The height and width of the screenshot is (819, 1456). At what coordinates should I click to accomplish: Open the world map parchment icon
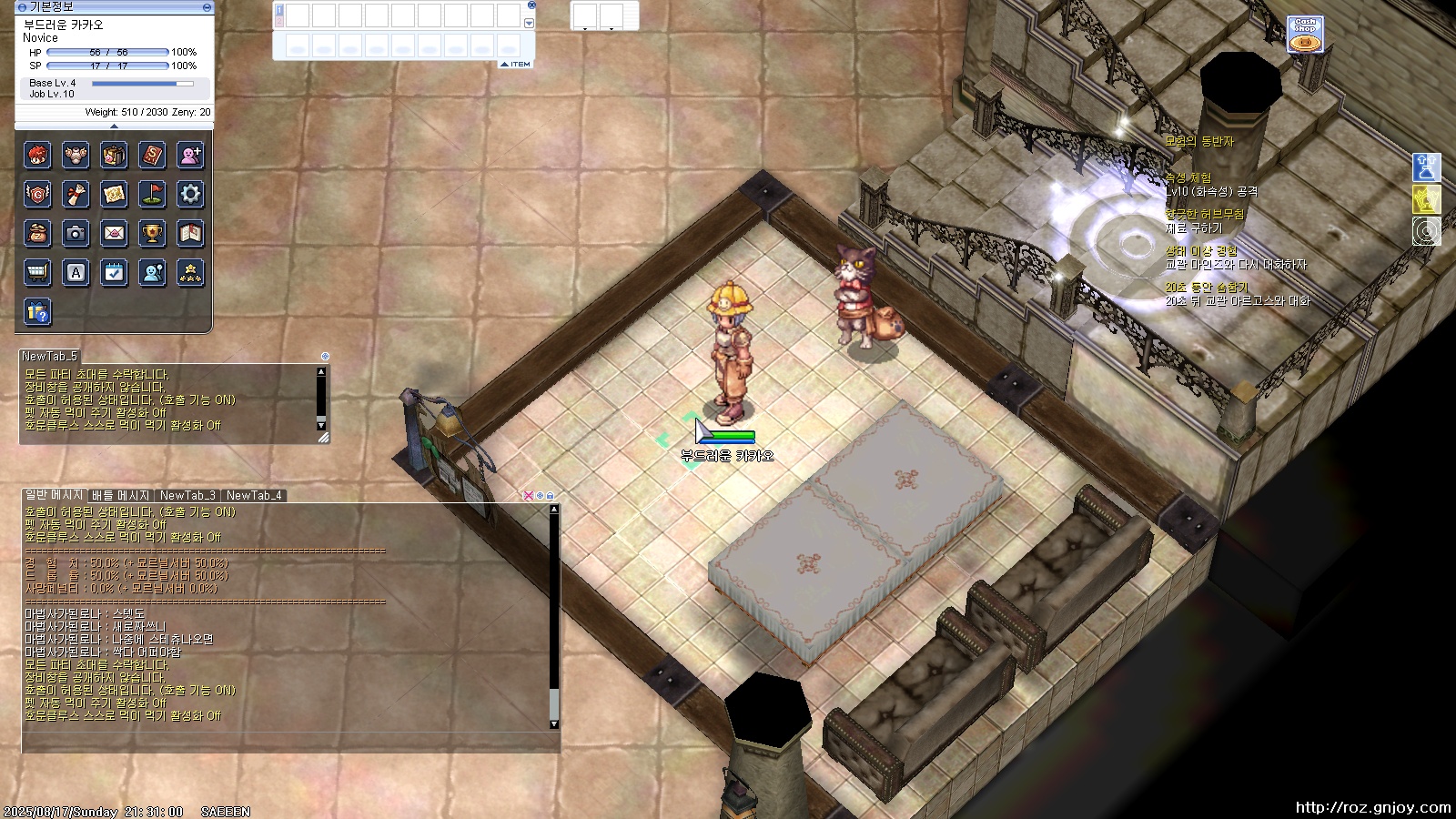point(114,194)
